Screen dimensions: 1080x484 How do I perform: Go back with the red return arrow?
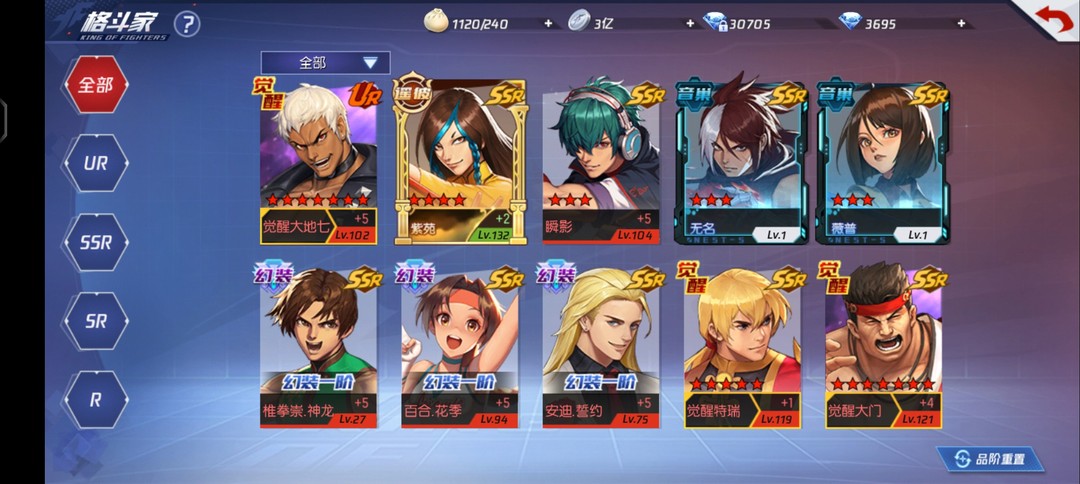[1050, 21]
